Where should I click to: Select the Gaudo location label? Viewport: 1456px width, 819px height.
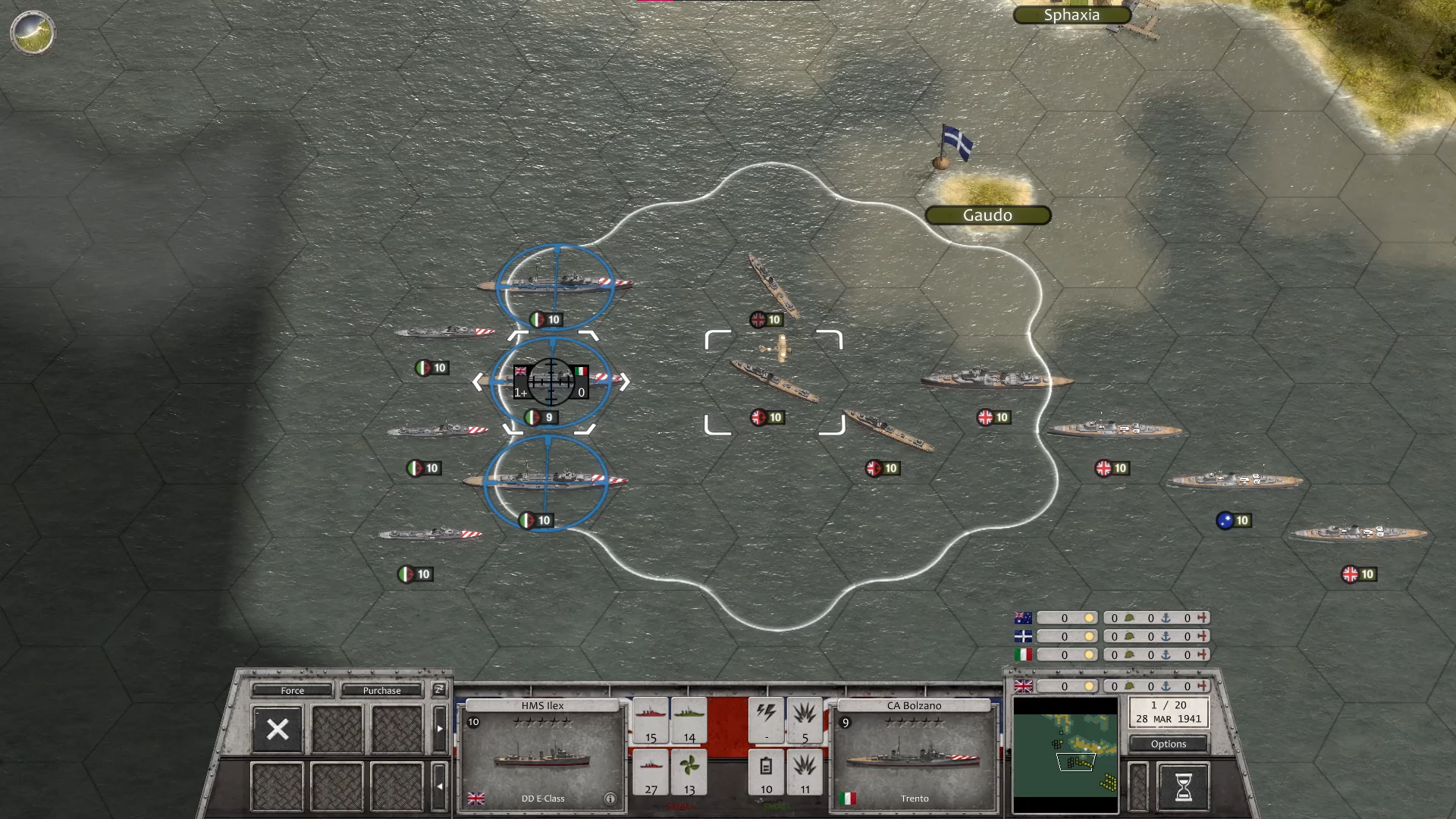coord(987,215)
